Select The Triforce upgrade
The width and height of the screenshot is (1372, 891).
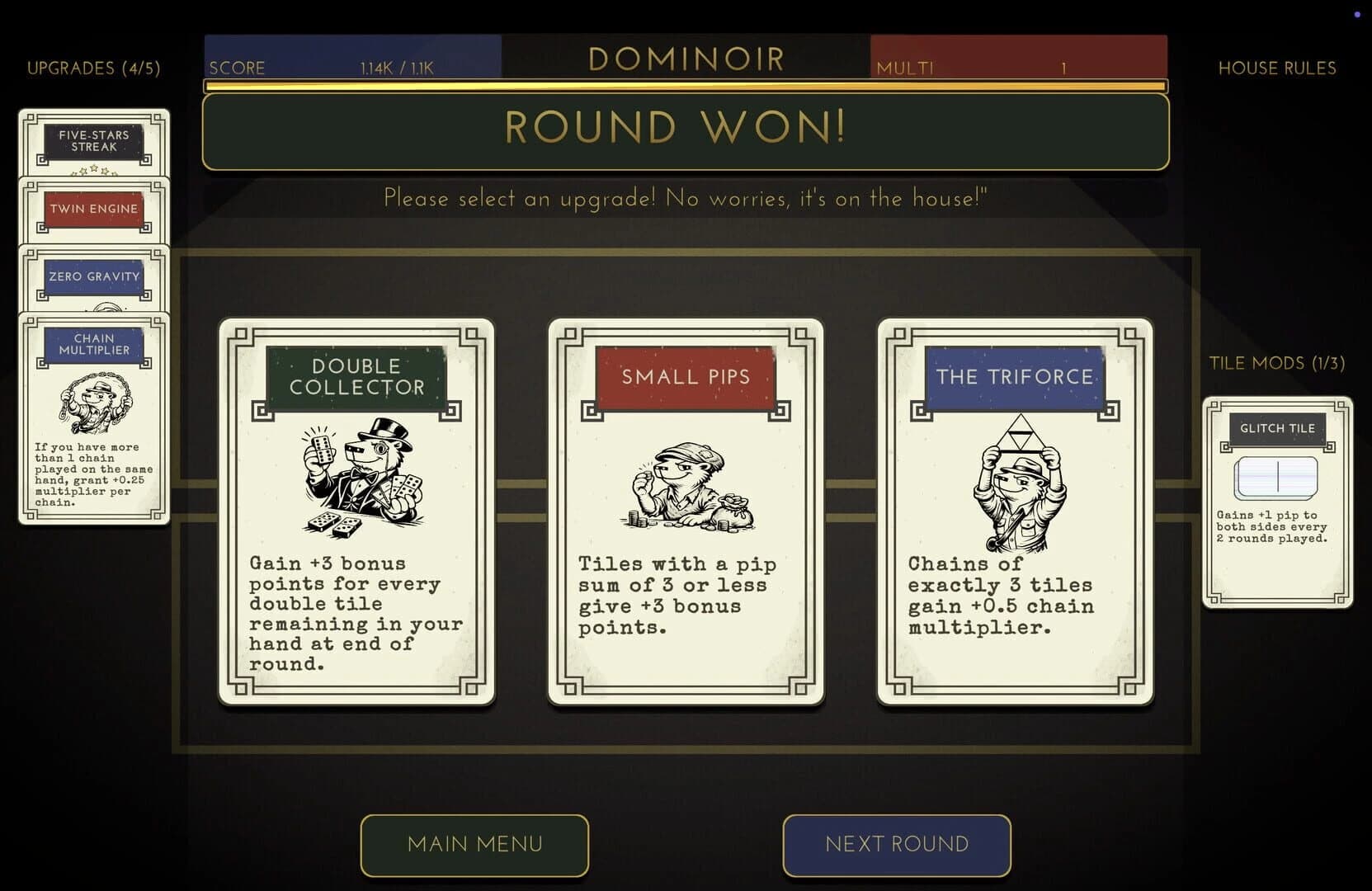pyautogui.click(x=1015, y=511)
